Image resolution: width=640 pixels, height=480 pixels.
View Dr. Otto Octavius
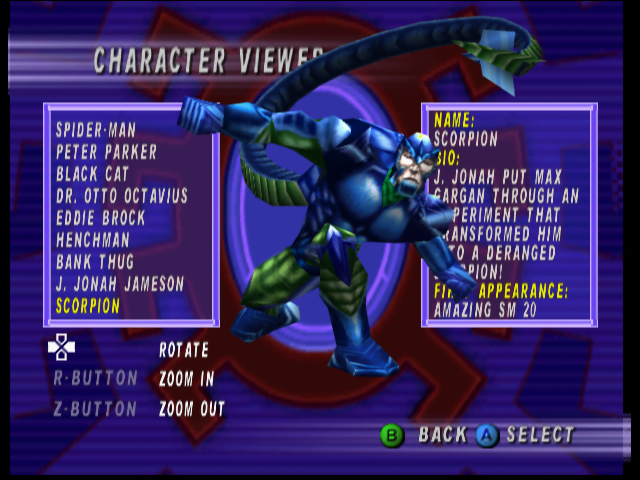pos(121,196)
